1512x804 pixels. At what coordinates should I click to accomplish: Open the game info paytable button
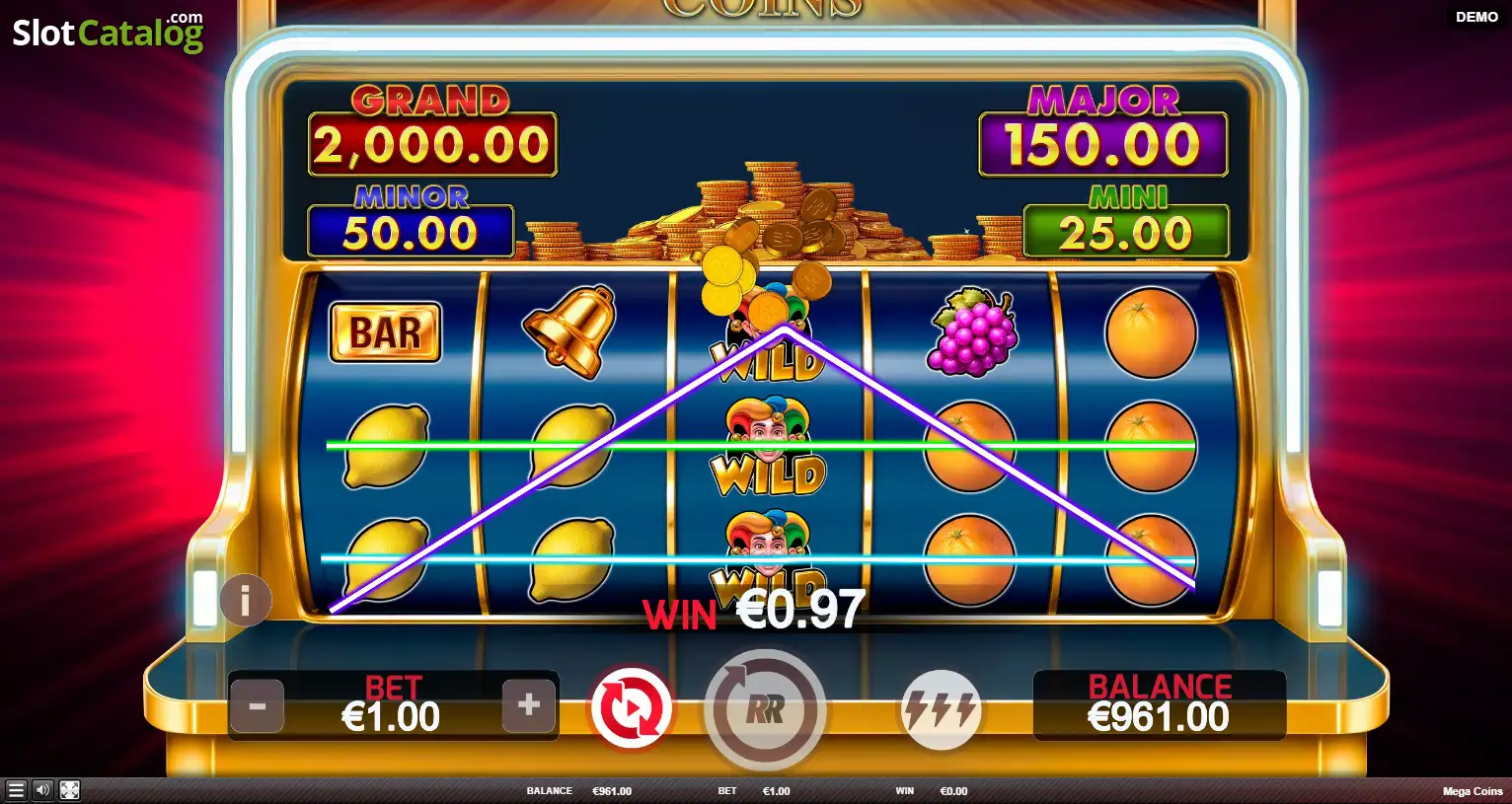pos(245,600)
